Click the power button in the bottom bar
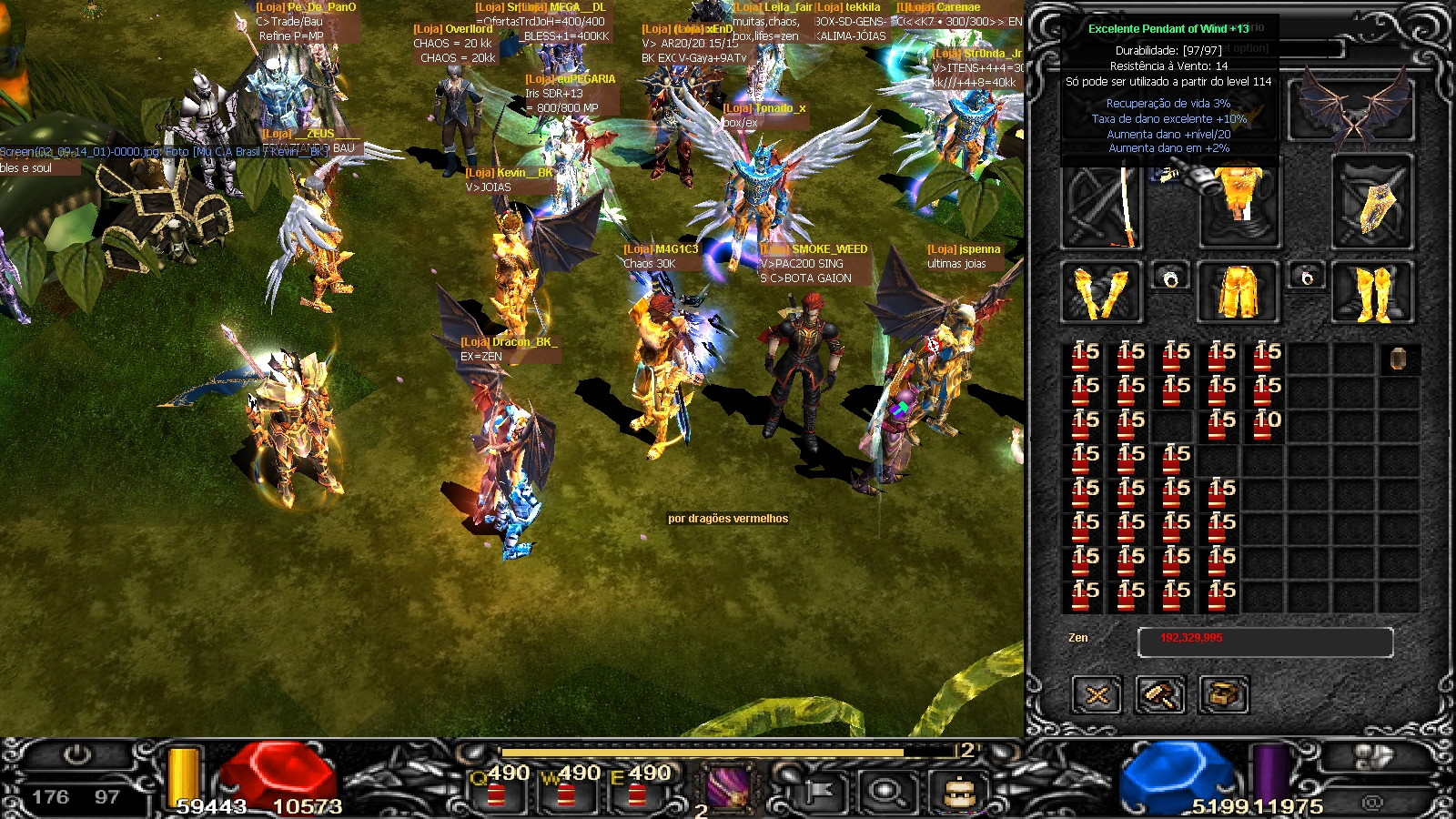 (x=76, y=755)
